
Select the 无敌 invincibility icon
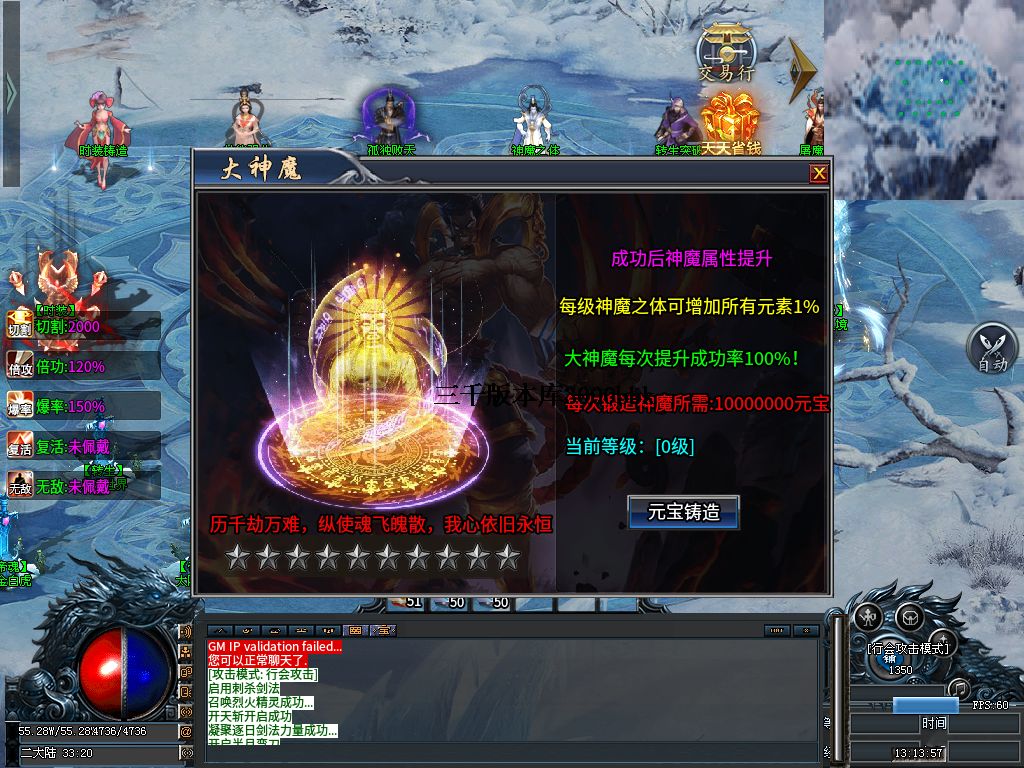pyautogui.click(x=20, y=485)
